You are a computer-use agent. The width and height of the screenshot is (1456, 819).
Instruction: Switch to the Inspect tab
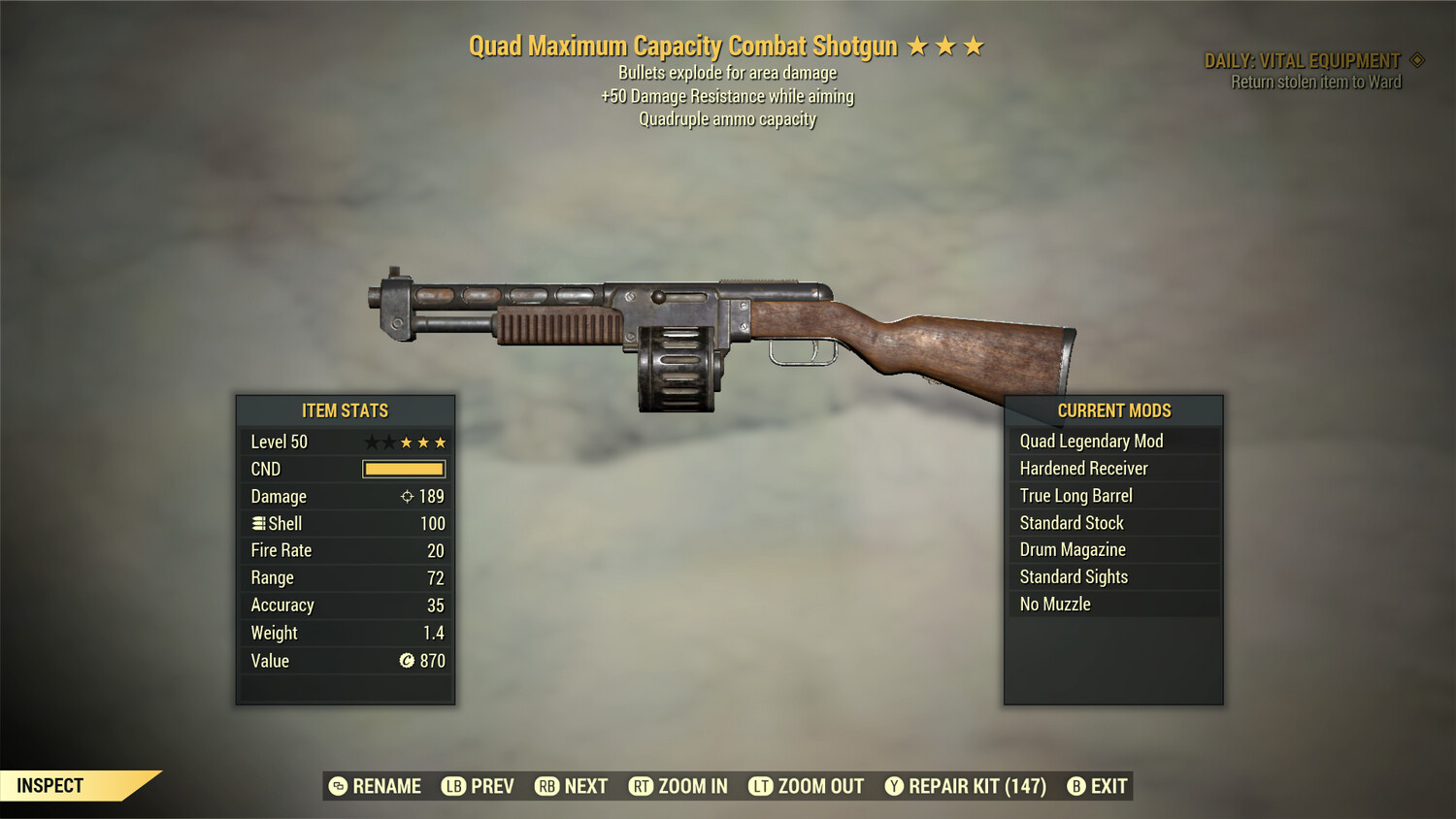(x=50, y=785)
